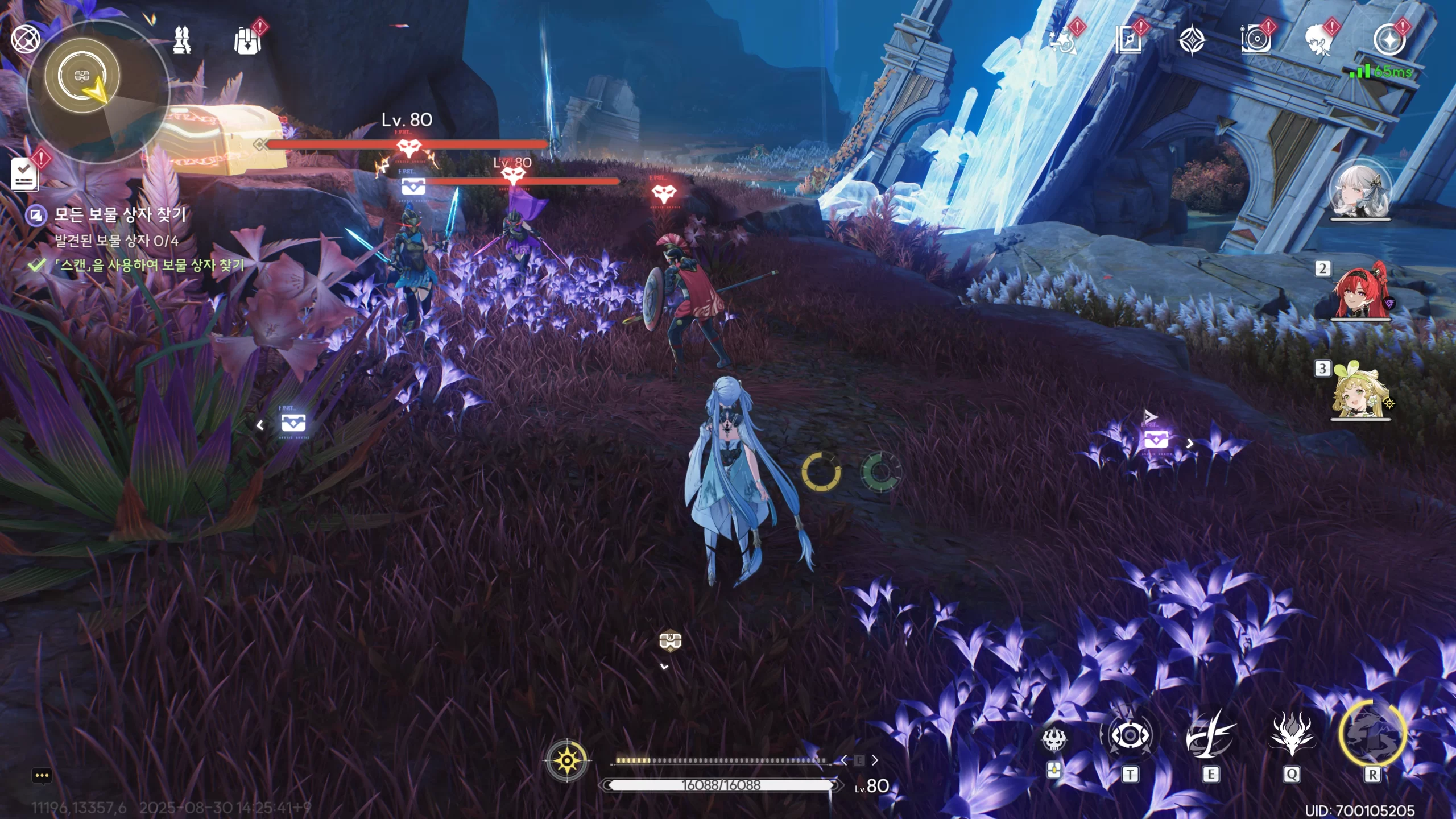Open the character head profile icon

click(1319, 41)
